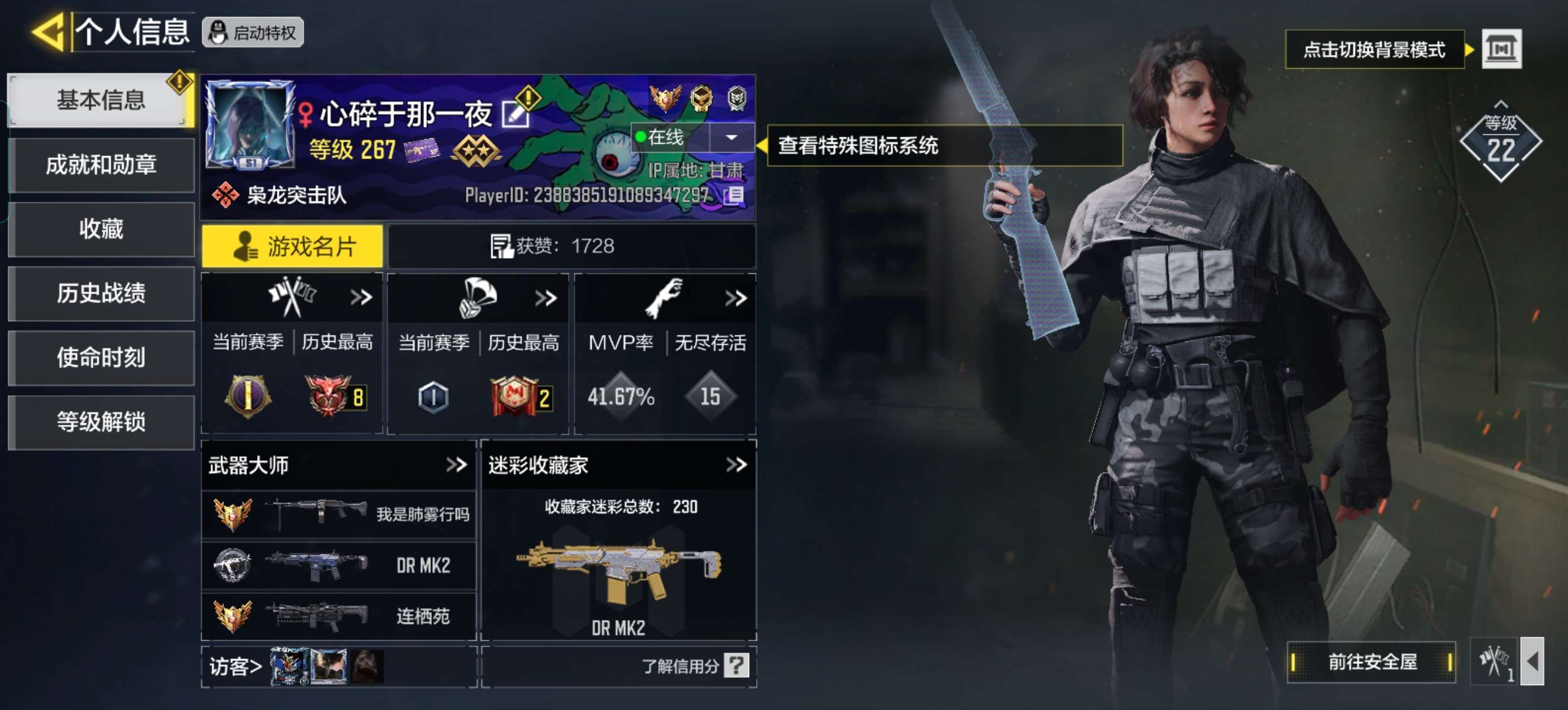Toggle the background mode building icon
The height and width of the screenshot is (710, 1568).
(x=1501, y=49)
